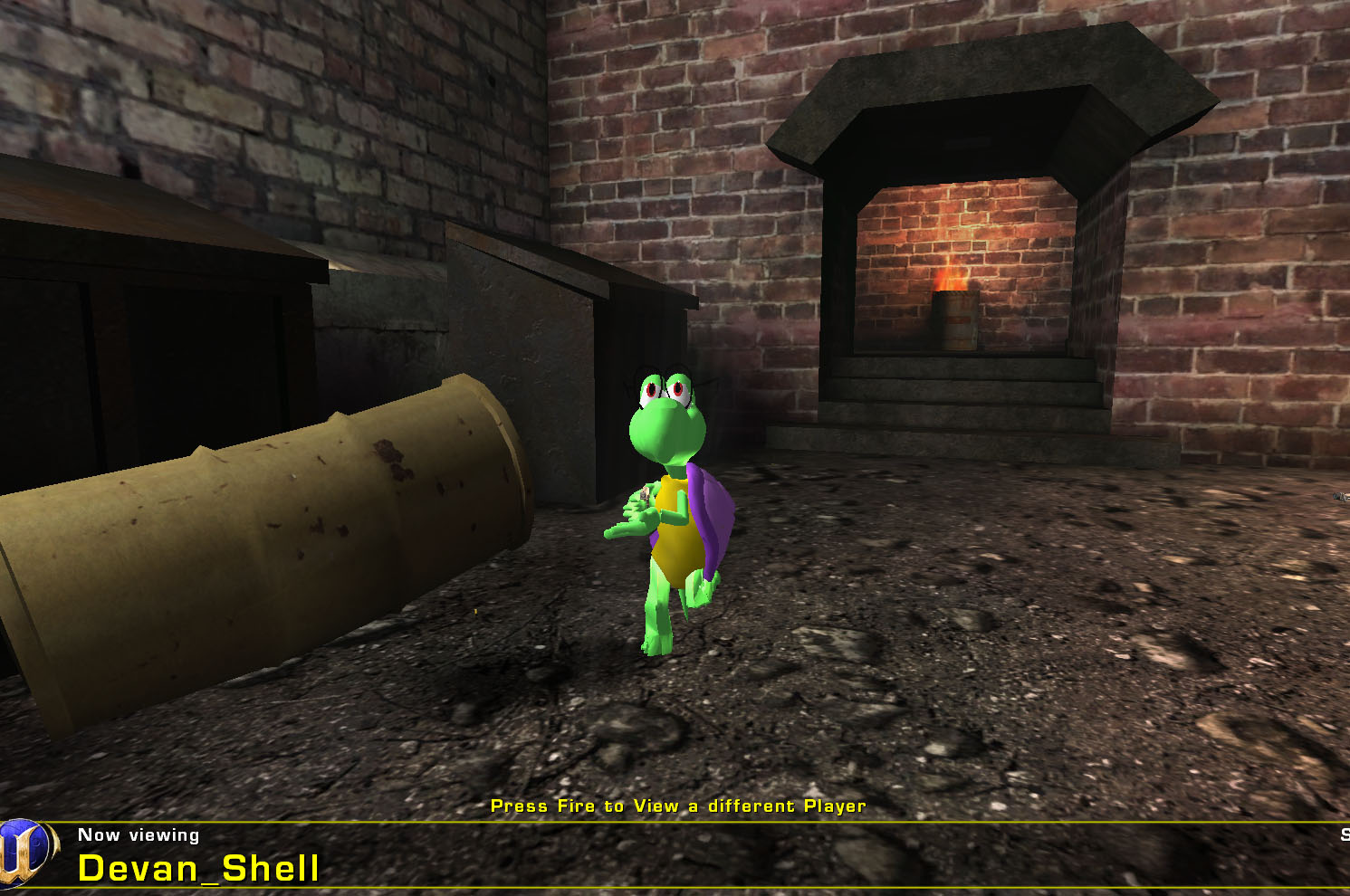Click the partially visible "S" HUD label on right
This screenshot has height=896, width=1350.
[1344, 834]
